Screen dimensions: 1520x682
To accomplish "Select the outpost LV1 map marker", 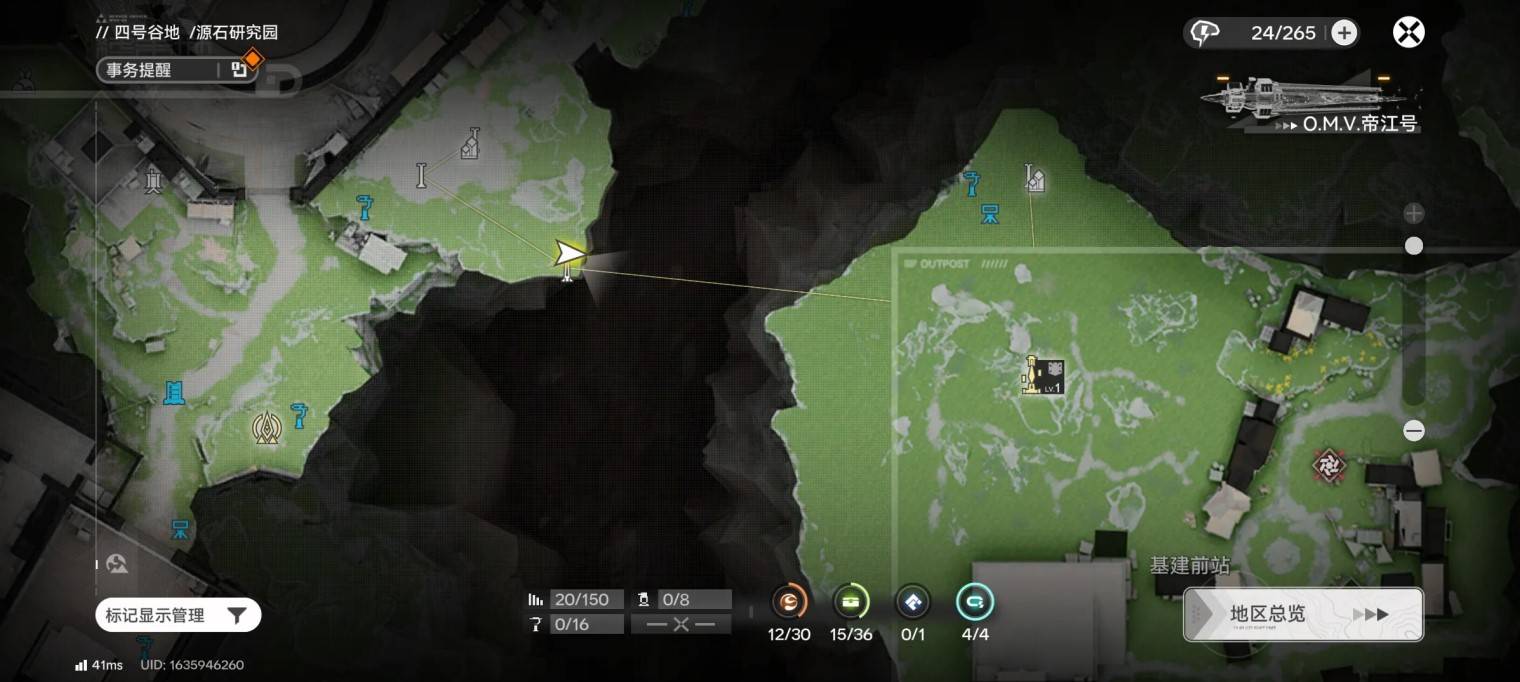I will tap(1041, 375).
